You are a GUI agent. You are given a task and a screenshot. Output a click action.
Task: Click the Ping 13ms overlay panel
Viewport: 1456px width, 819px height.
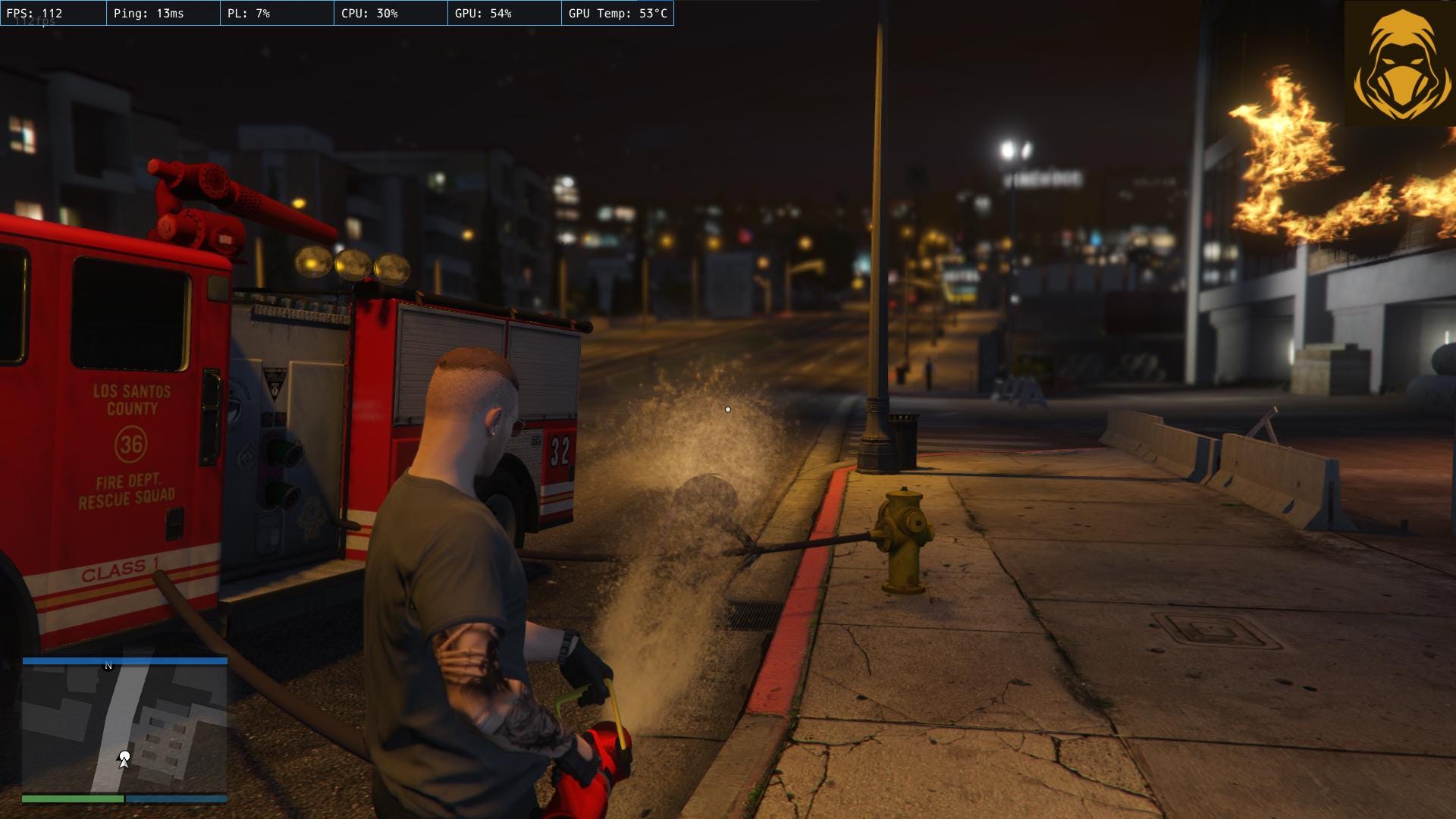pos(148,13)
